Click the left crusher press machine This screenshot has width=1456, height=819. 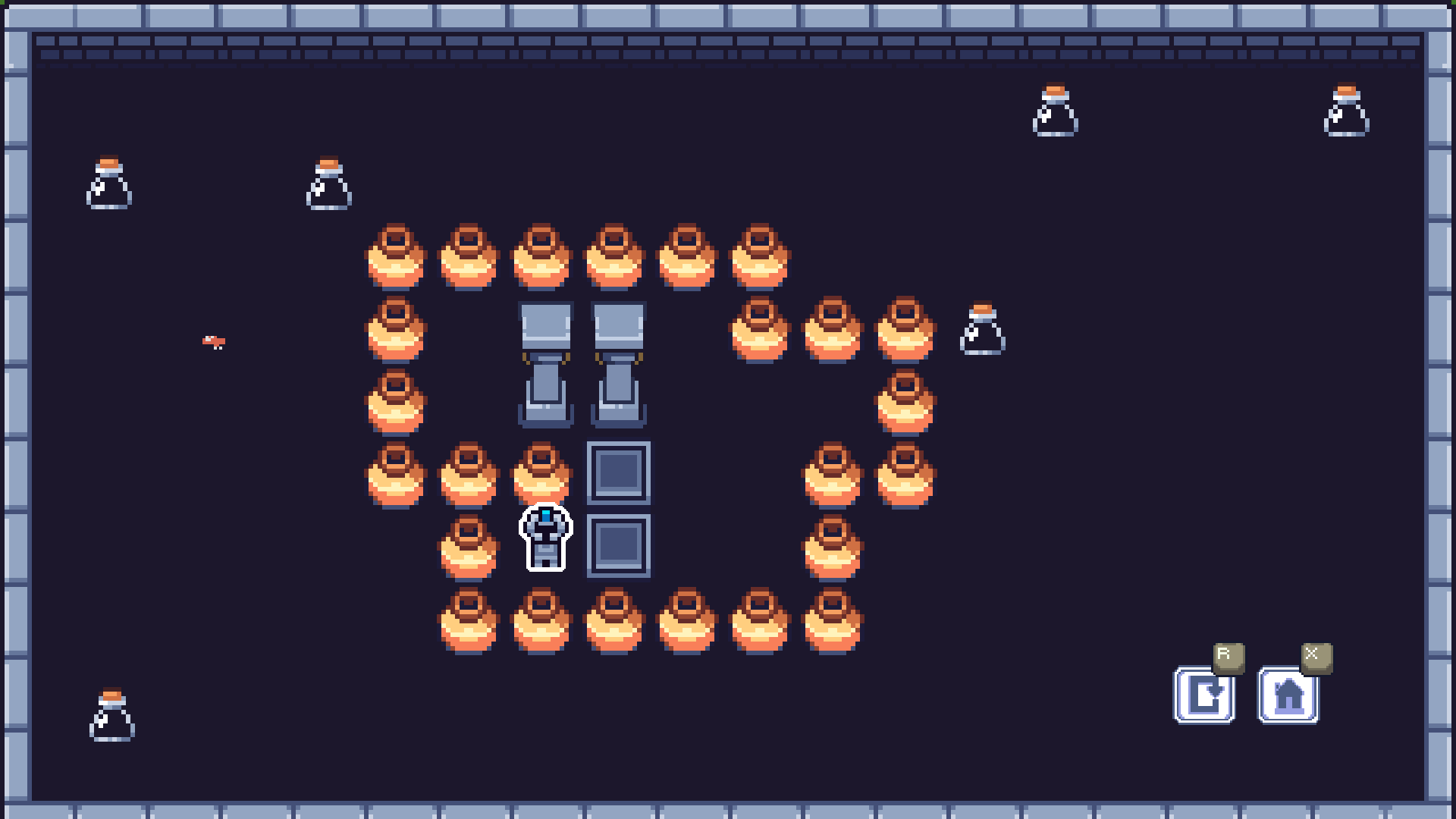[x=544, y=364]
